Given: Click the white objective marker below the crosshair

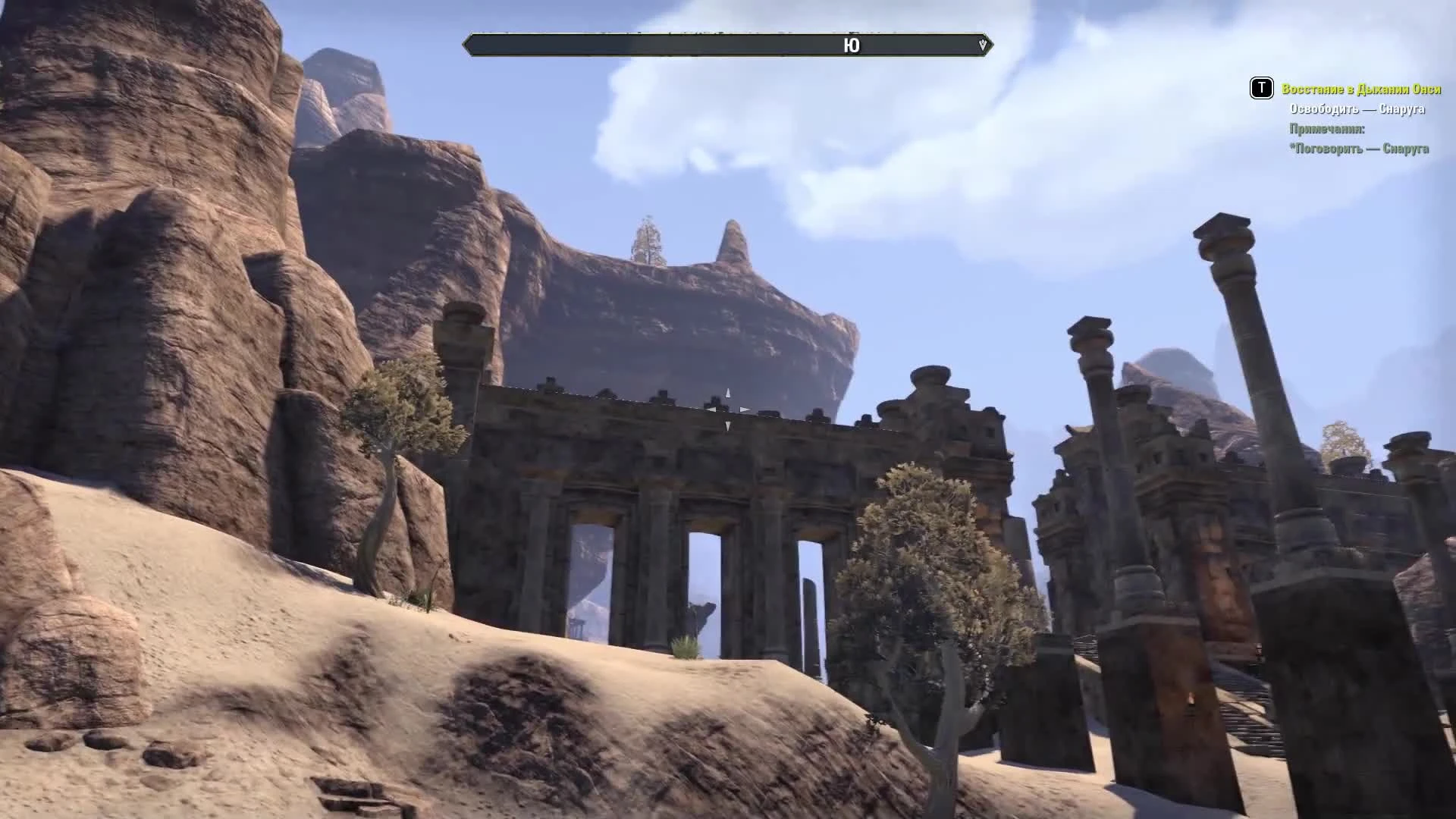Looking at the screenshot, I should pyautogui.click(x=729, y=425).
